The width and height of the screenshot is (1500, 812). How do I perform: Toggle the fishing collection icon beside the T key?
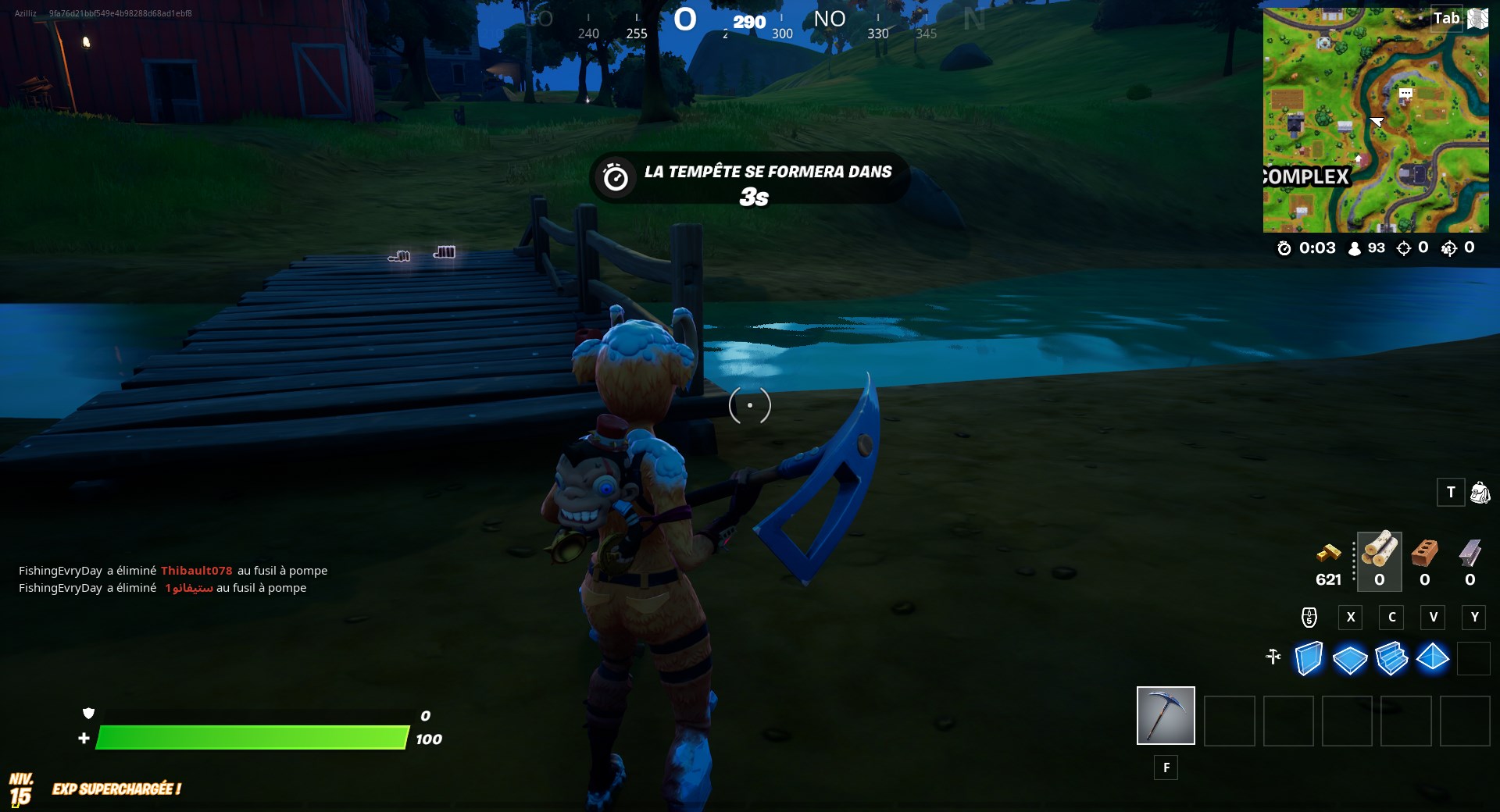1479,493
